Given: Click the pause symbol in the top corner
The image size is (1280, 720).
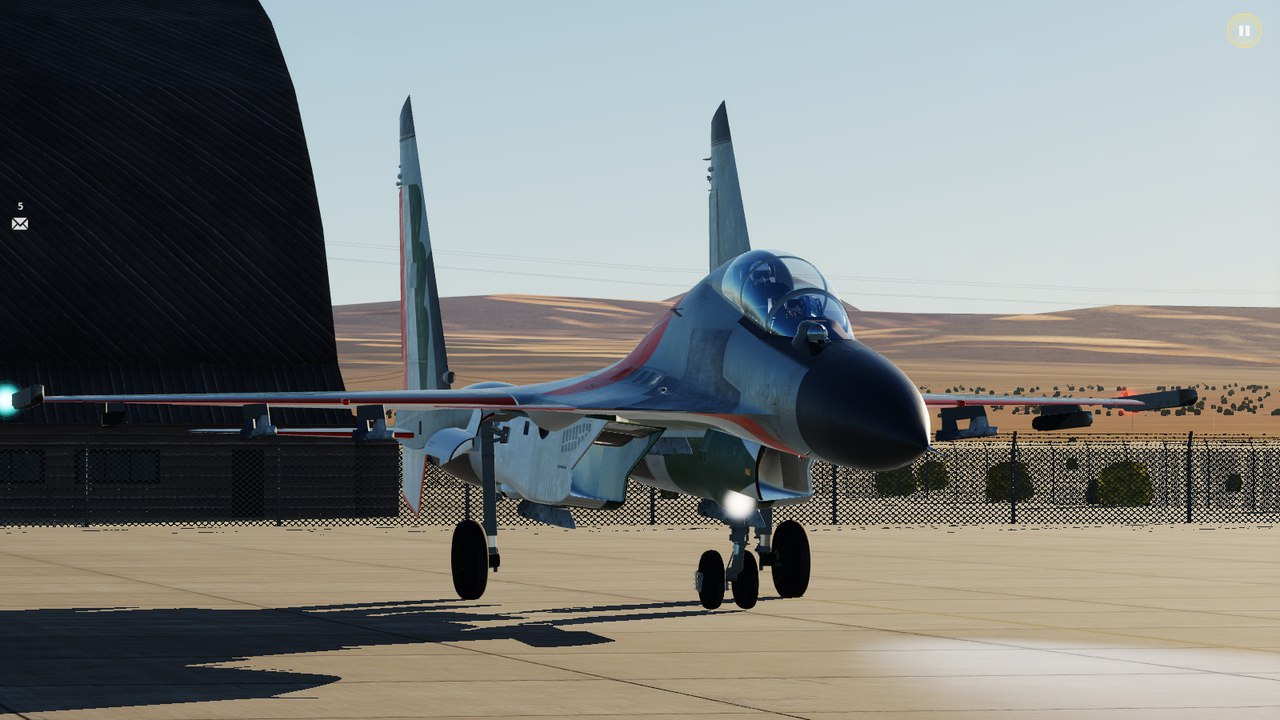Looking at the screenshot, I should [x=1243, y=31].
